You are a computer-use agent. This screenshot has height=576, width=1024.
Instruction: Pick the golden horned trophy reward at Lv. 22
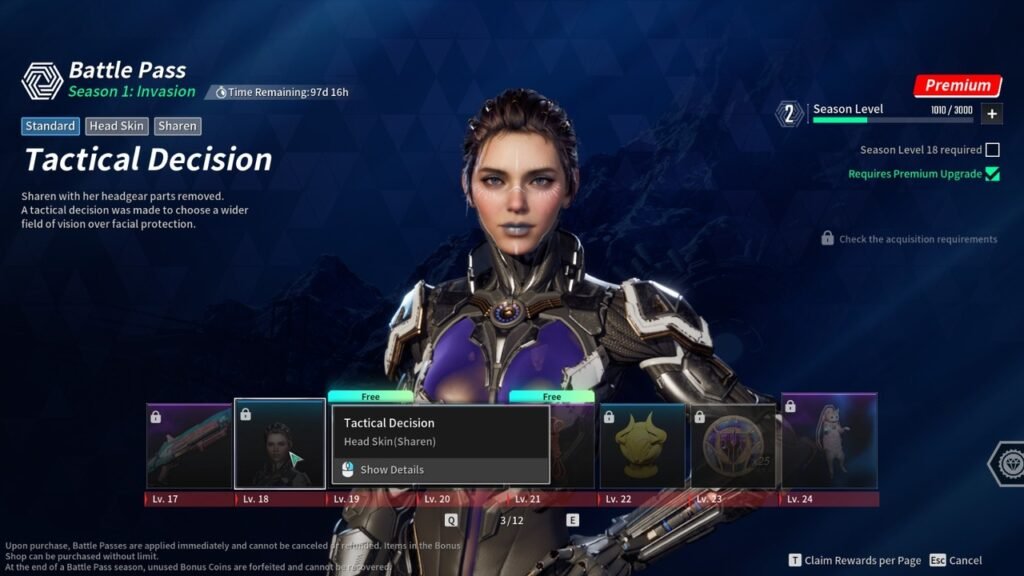[x=642, y=446]
